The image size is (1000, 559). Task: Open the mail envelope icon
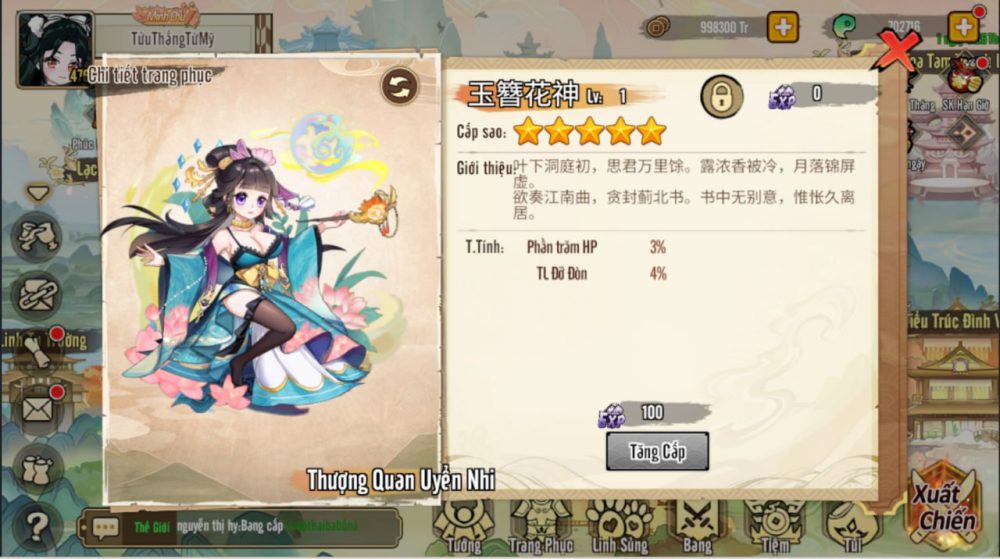coord(38,408)
